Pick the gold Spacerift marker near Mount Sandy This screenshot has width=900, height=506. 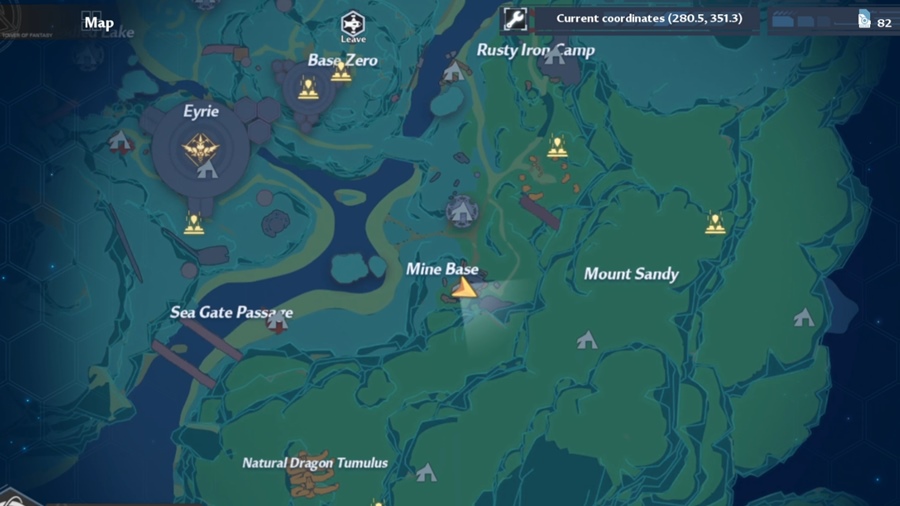pos(714,222)
